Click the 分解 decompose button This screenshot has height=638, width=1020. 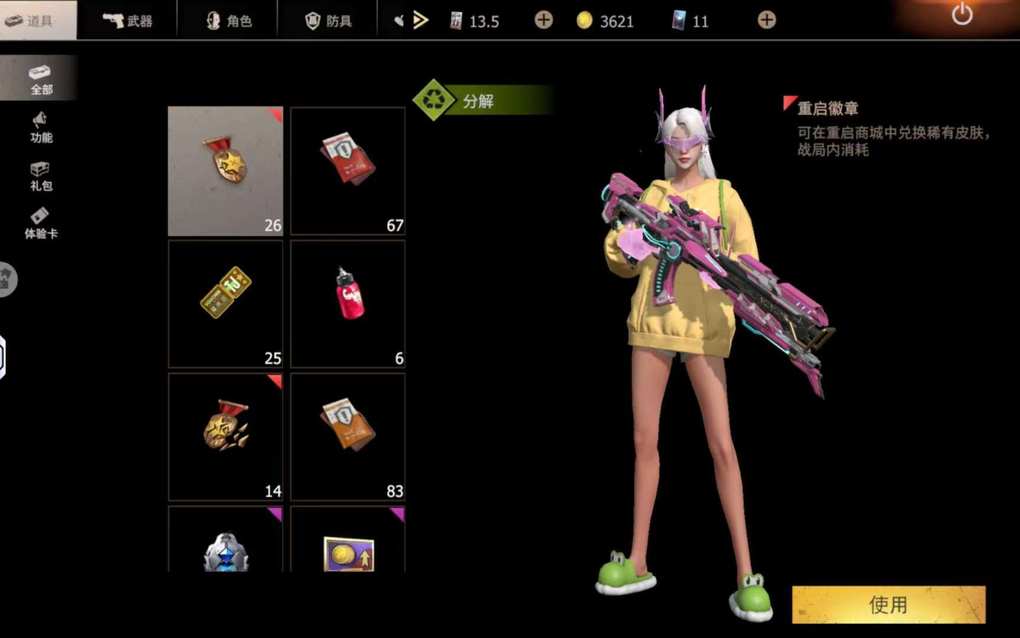click(x=482, y=100)
